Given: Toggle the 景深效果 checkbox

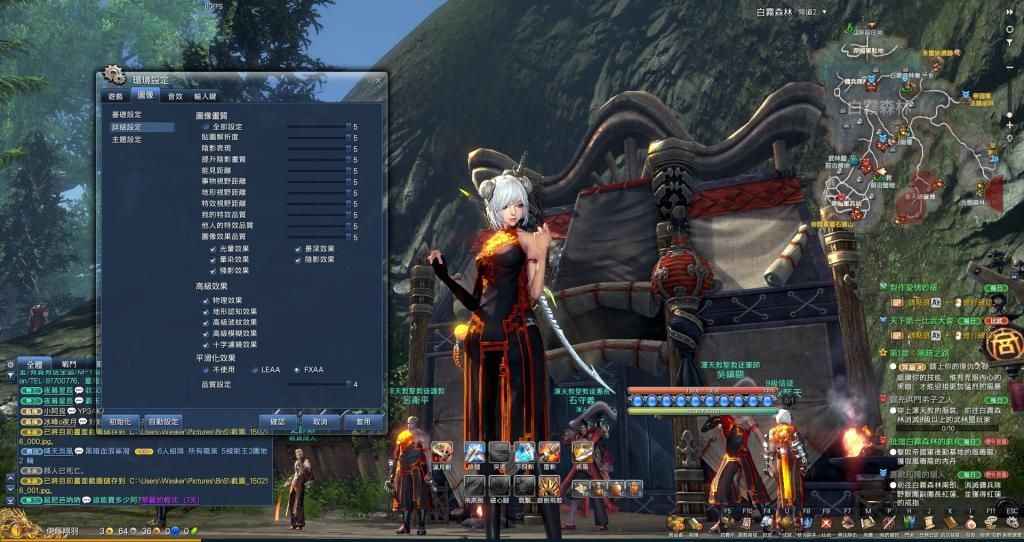Looking at the screenshot, I should (296, 248).
